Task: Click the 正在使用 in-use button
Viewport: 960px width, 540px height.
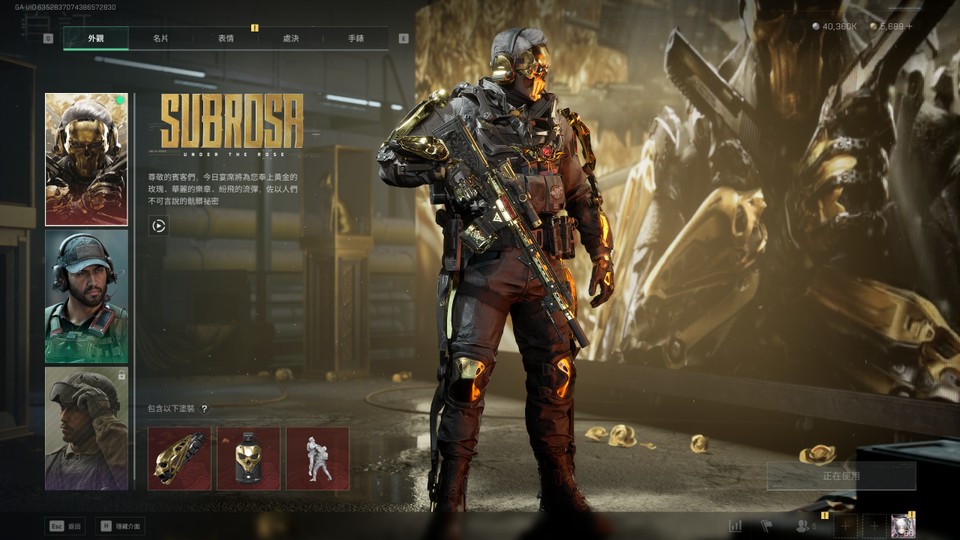Action: pos(841,476)
